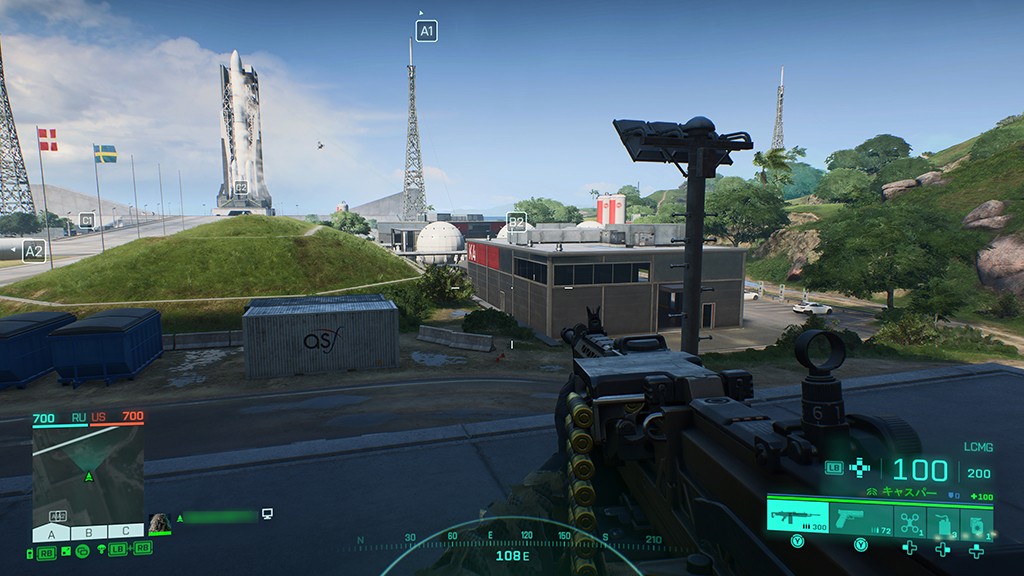Select sector C under the minimap

(x=125, y=532)
